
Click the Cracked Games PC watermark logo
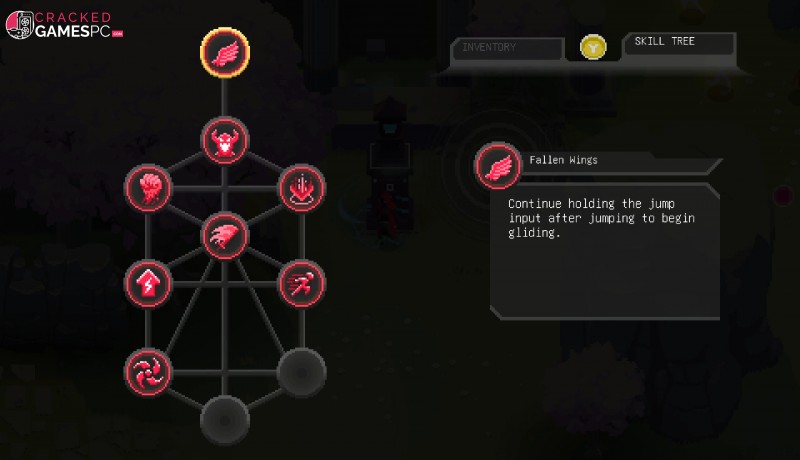click(66, 27)
